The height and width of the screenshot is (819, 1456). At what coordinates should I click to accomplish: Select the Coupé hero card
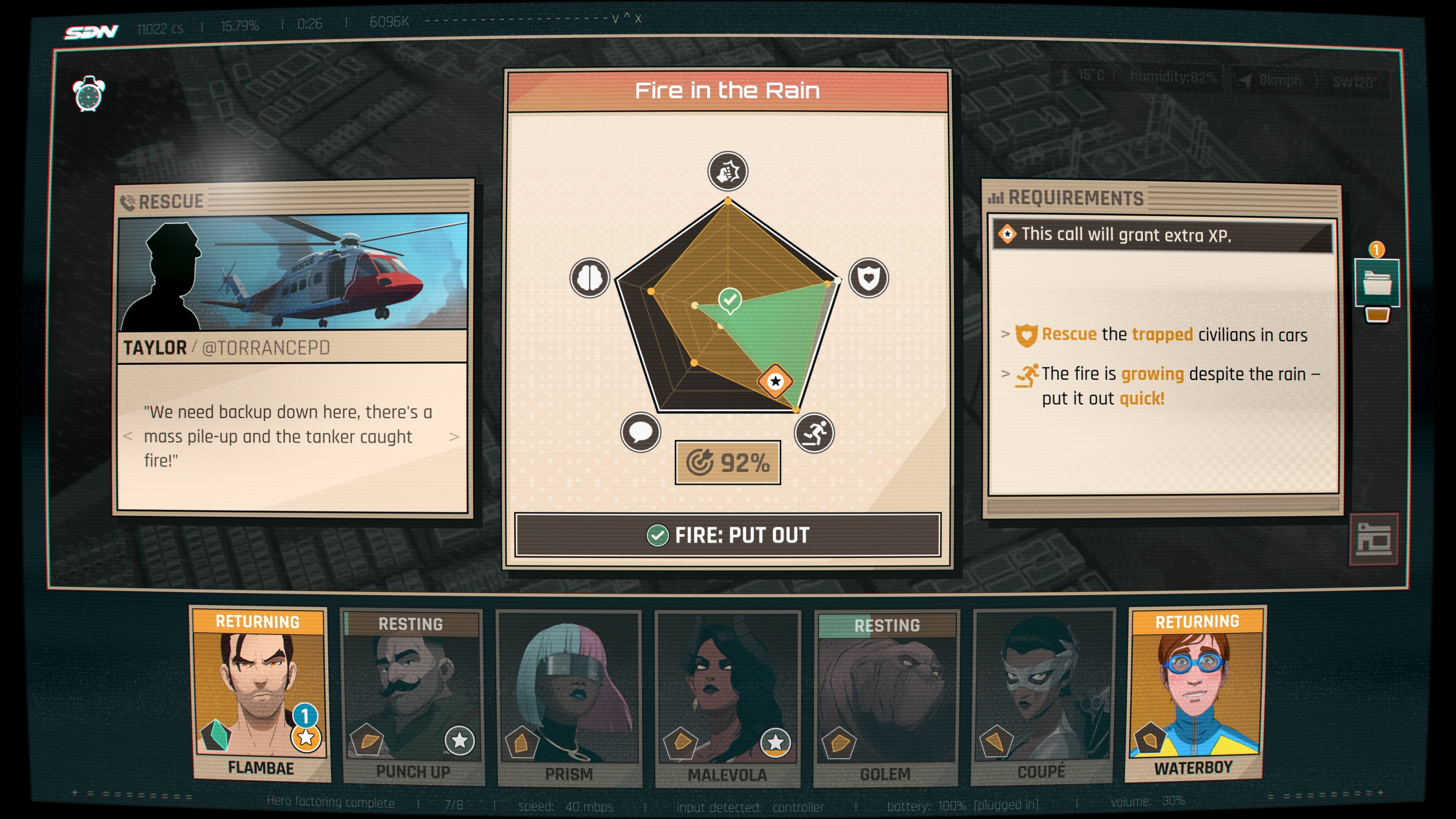pos(1043,698)
